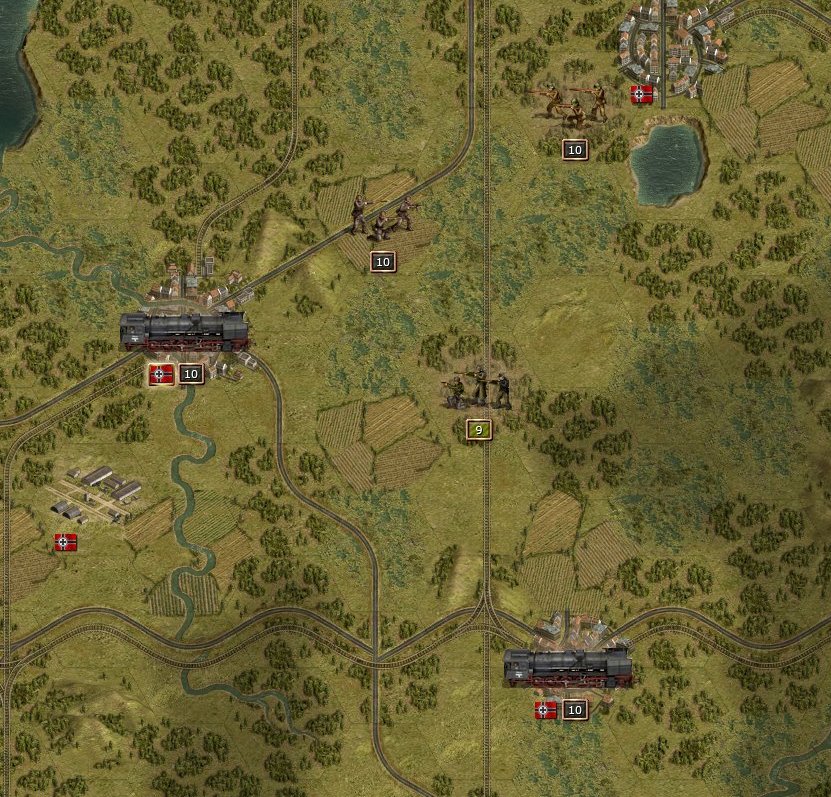Select the infantry unit with strength 9
The width and height of the screenshot is (831, 797).
[478, 388]
